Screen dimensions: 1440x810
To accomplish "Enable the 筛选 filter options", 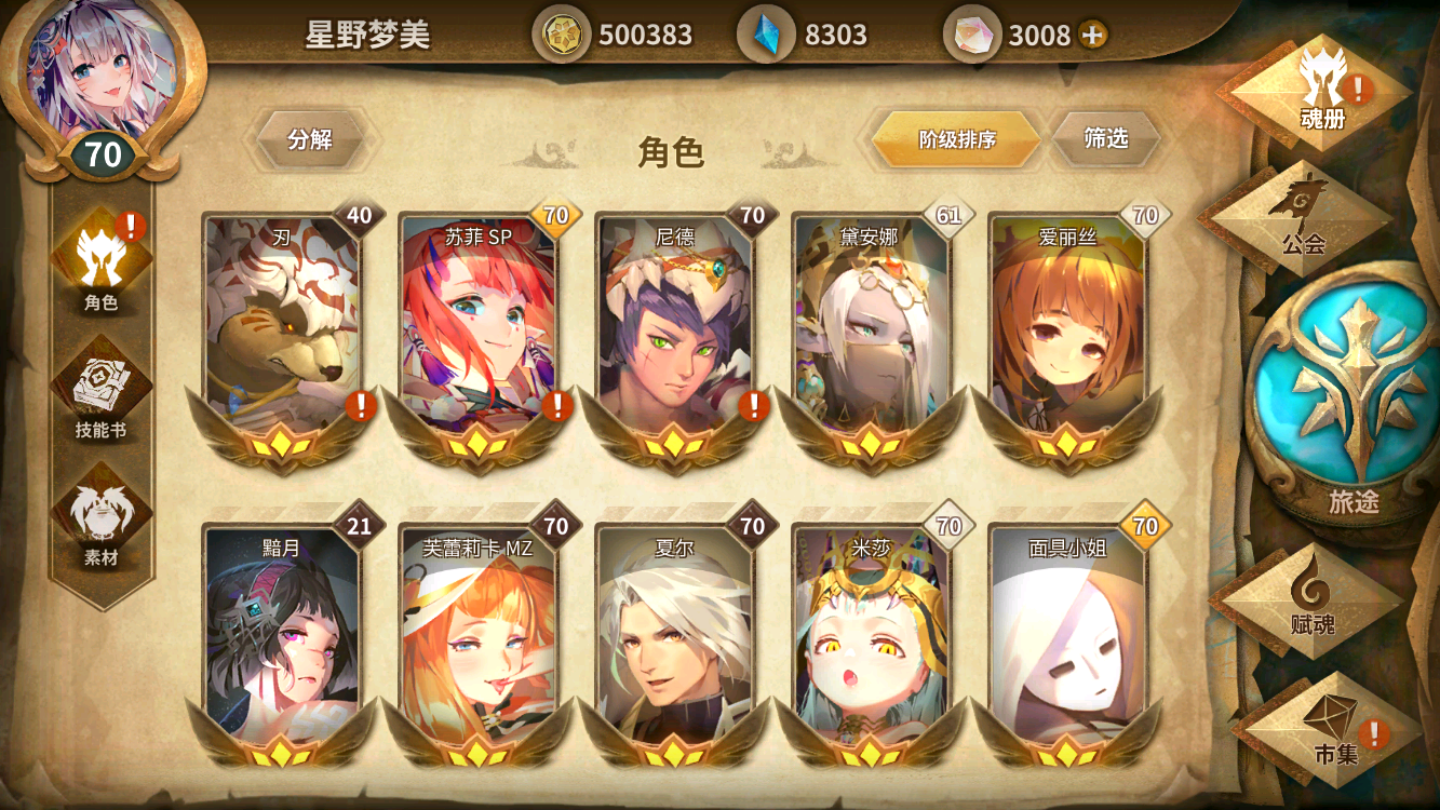I will pos(1104,140).
